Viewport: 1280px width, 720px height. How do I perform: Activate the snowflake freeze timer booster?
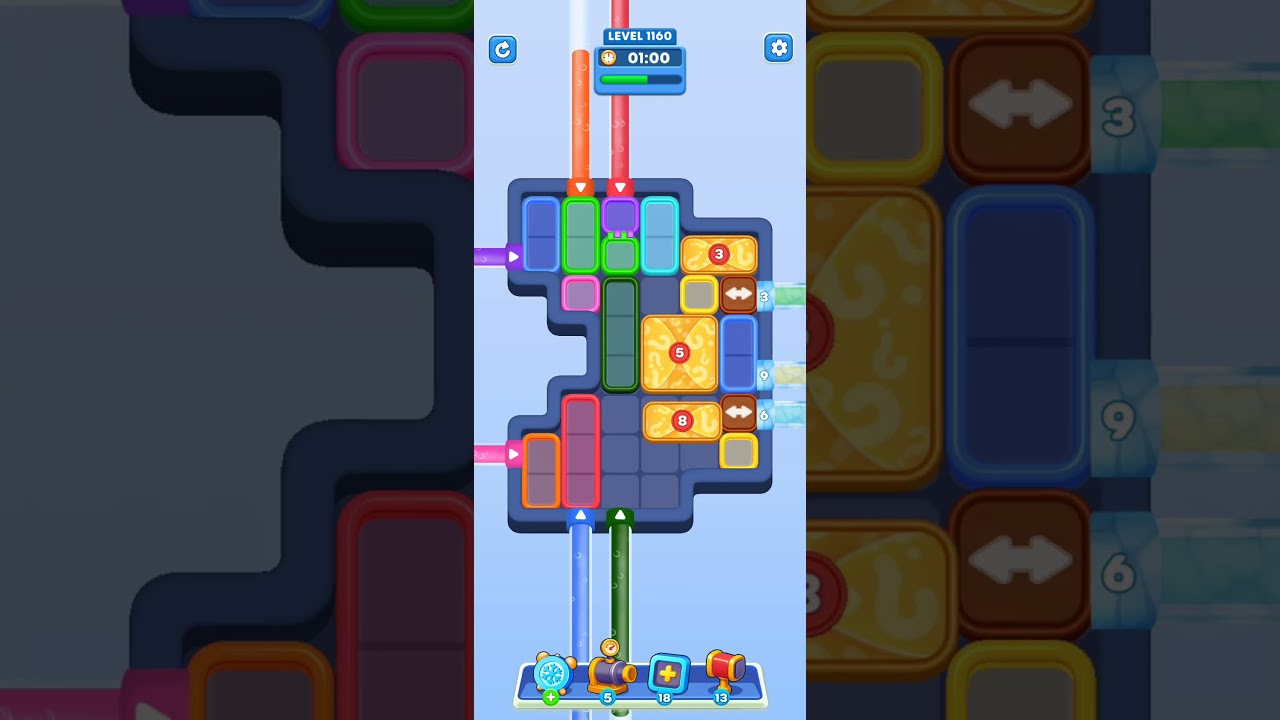coord(552,672)
